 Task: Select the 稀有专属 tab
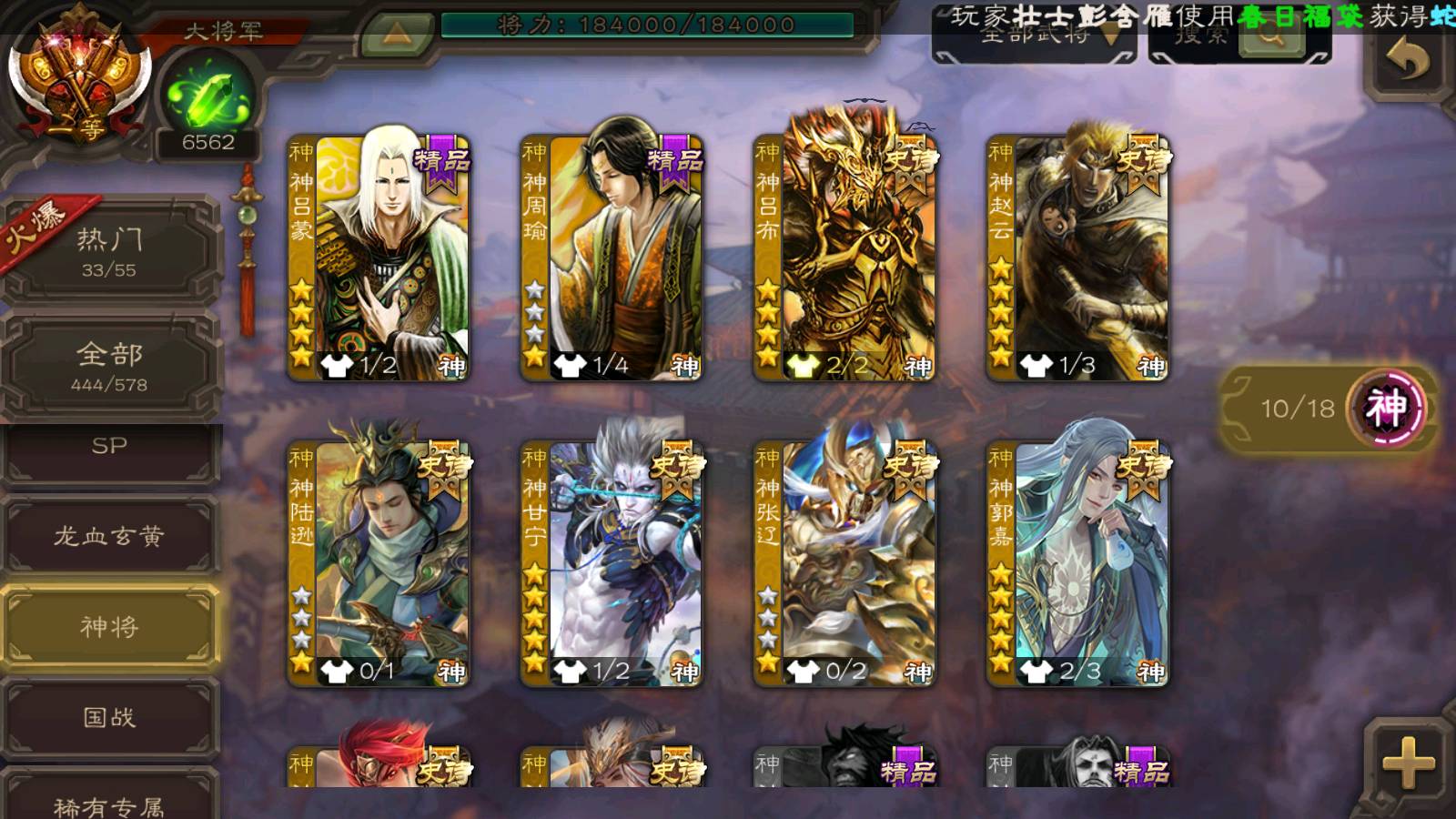pyautogui.click(x=109, y=801)
